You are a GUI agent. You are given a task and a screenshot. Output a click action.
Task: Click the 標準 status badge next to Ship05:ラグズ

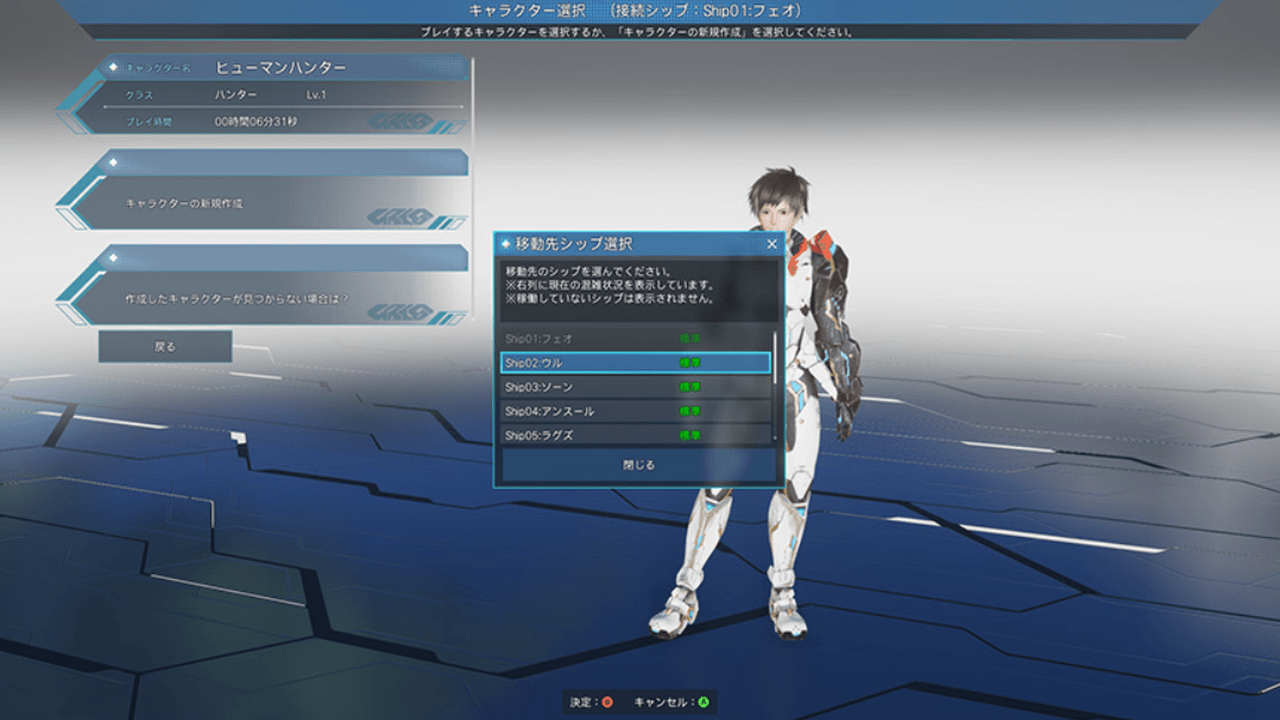[x=690, y=435]
